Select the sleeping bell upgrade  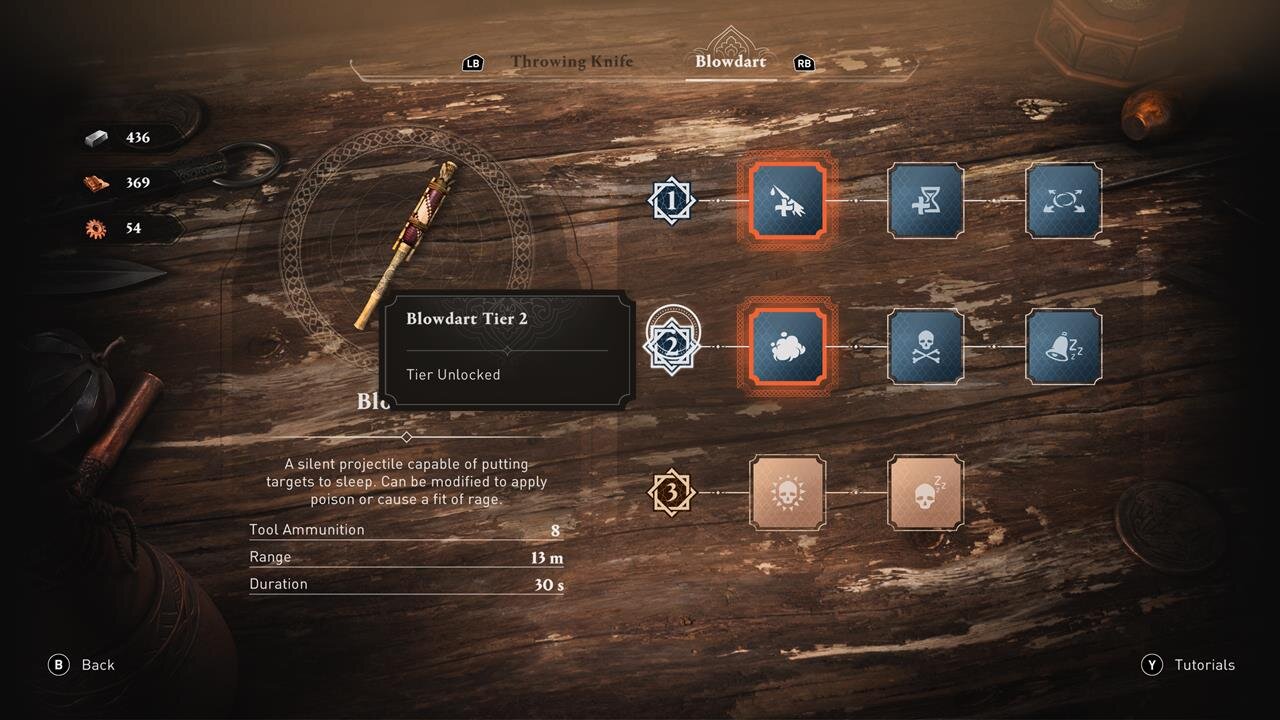point(1063,346)
